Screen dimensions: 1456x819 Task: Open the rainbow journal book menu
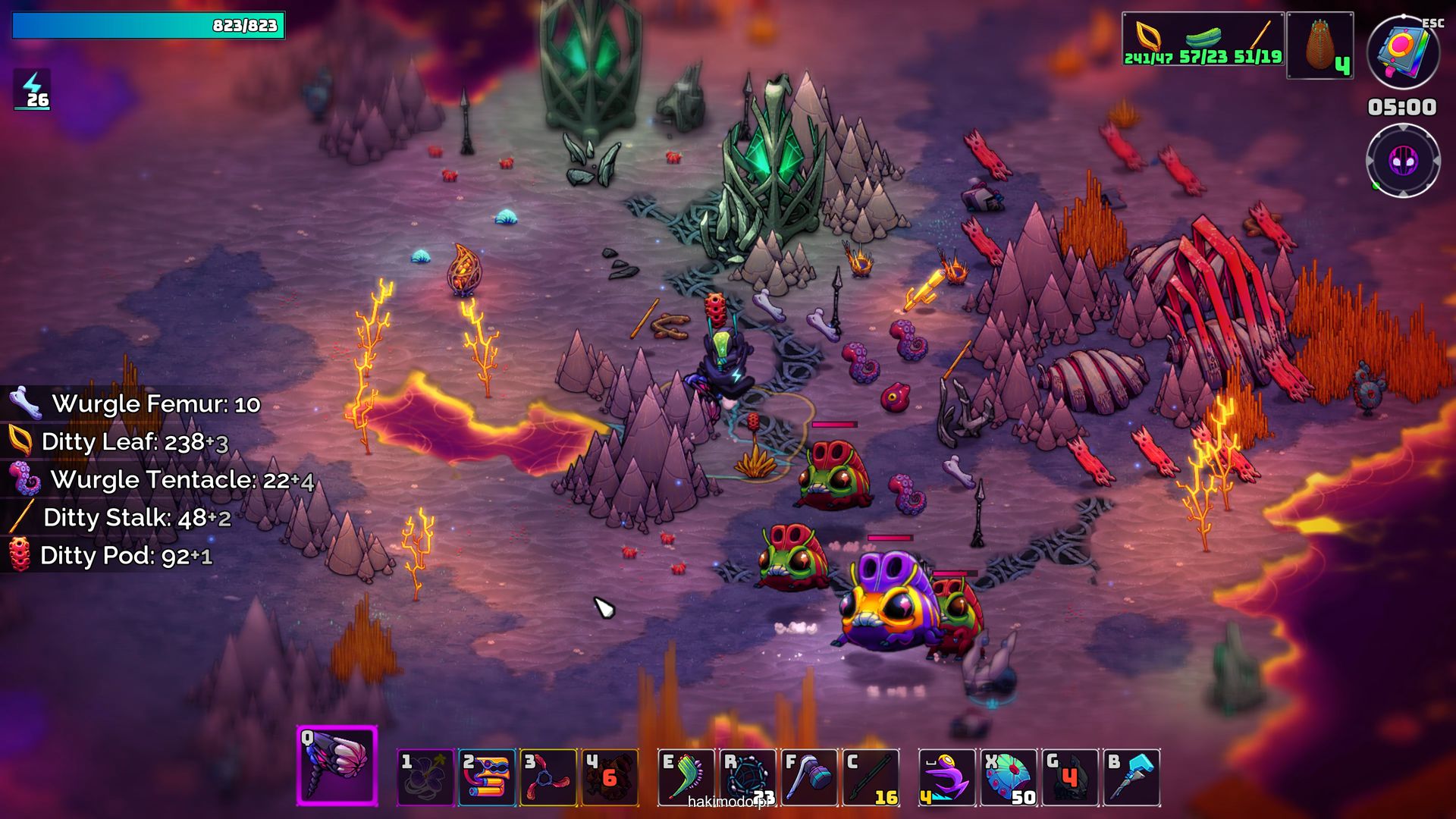[x=1403, y=52]
